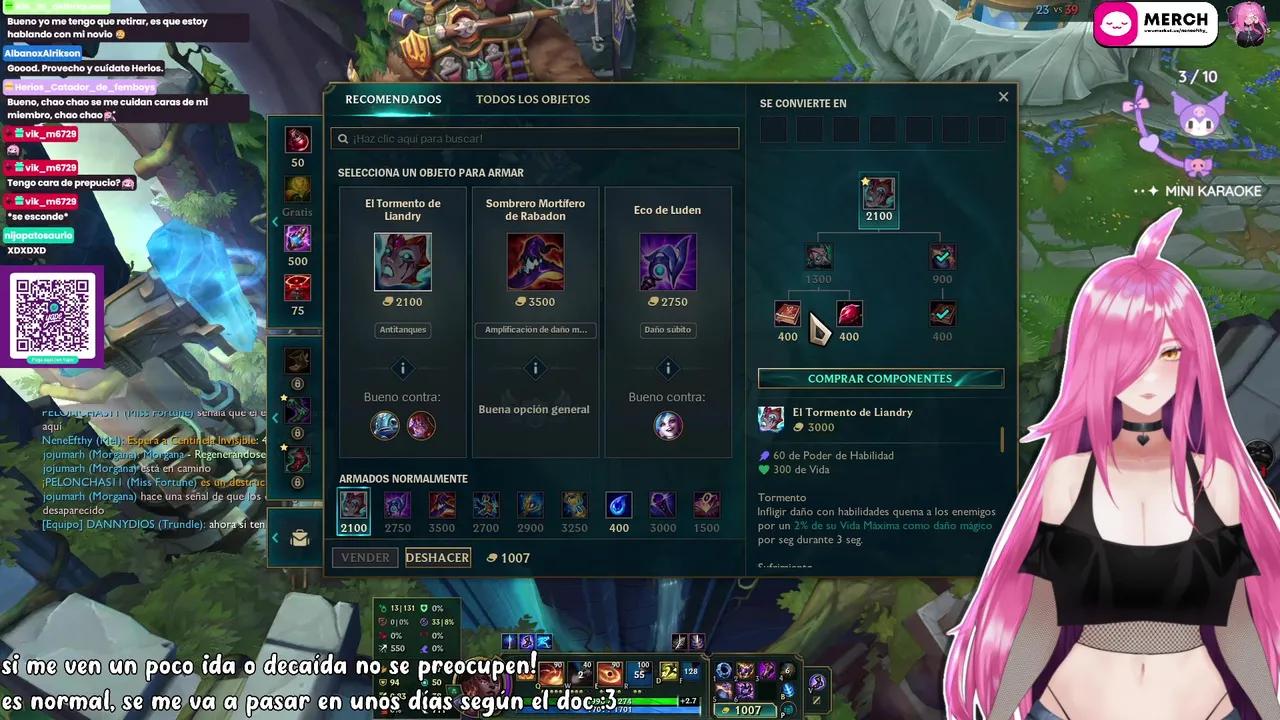Viewport: 1280px width, 720px height.
Task: Select a 400-cost component in the build path
Action: [787, 313]
